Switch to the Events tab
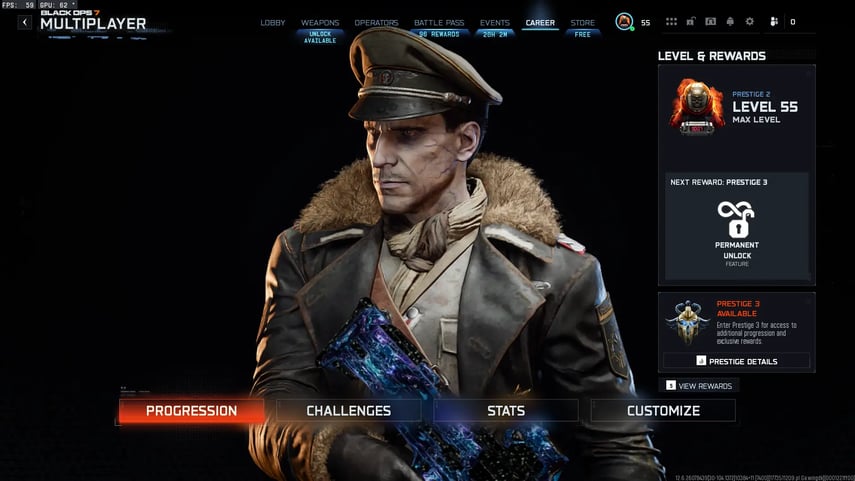Screen dimensions: 855x481 pyautogui.click(x=494, y=22)
